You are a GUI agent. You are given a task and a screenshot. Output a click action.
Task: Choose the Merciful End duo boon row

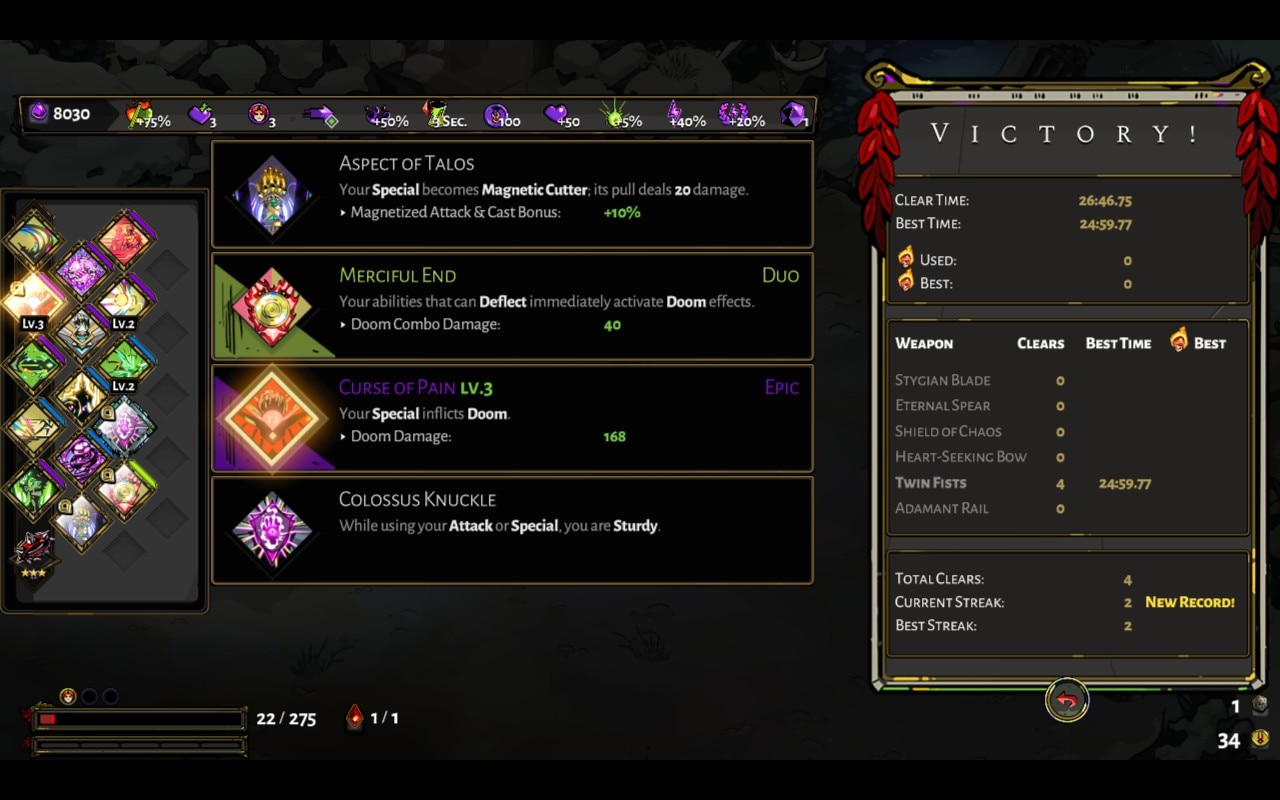pyautogui.click(x=511, y=306)
